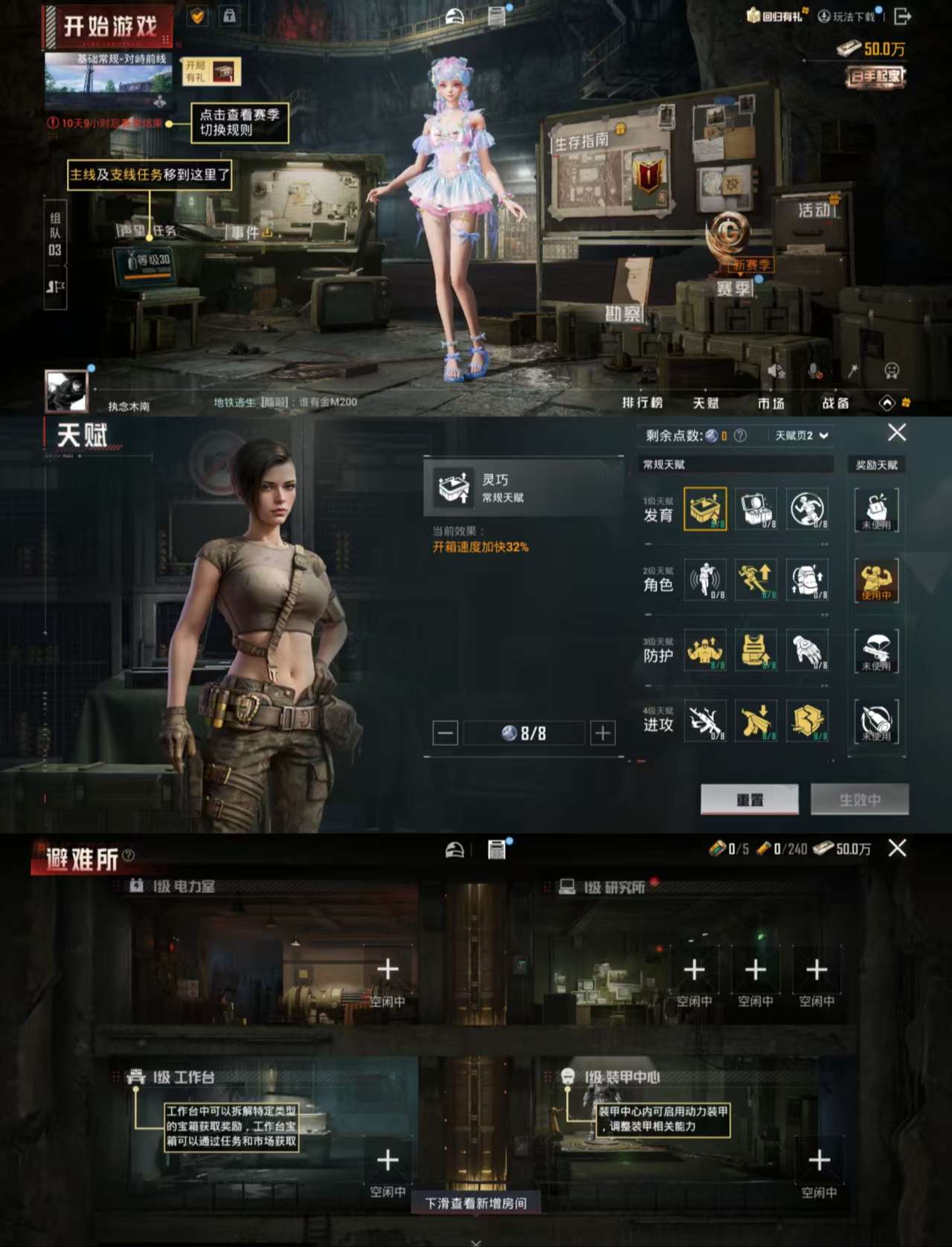Open the emoji chat panel in the lobby
Viewport: 952px width, 1247px height.
(892, 370)
